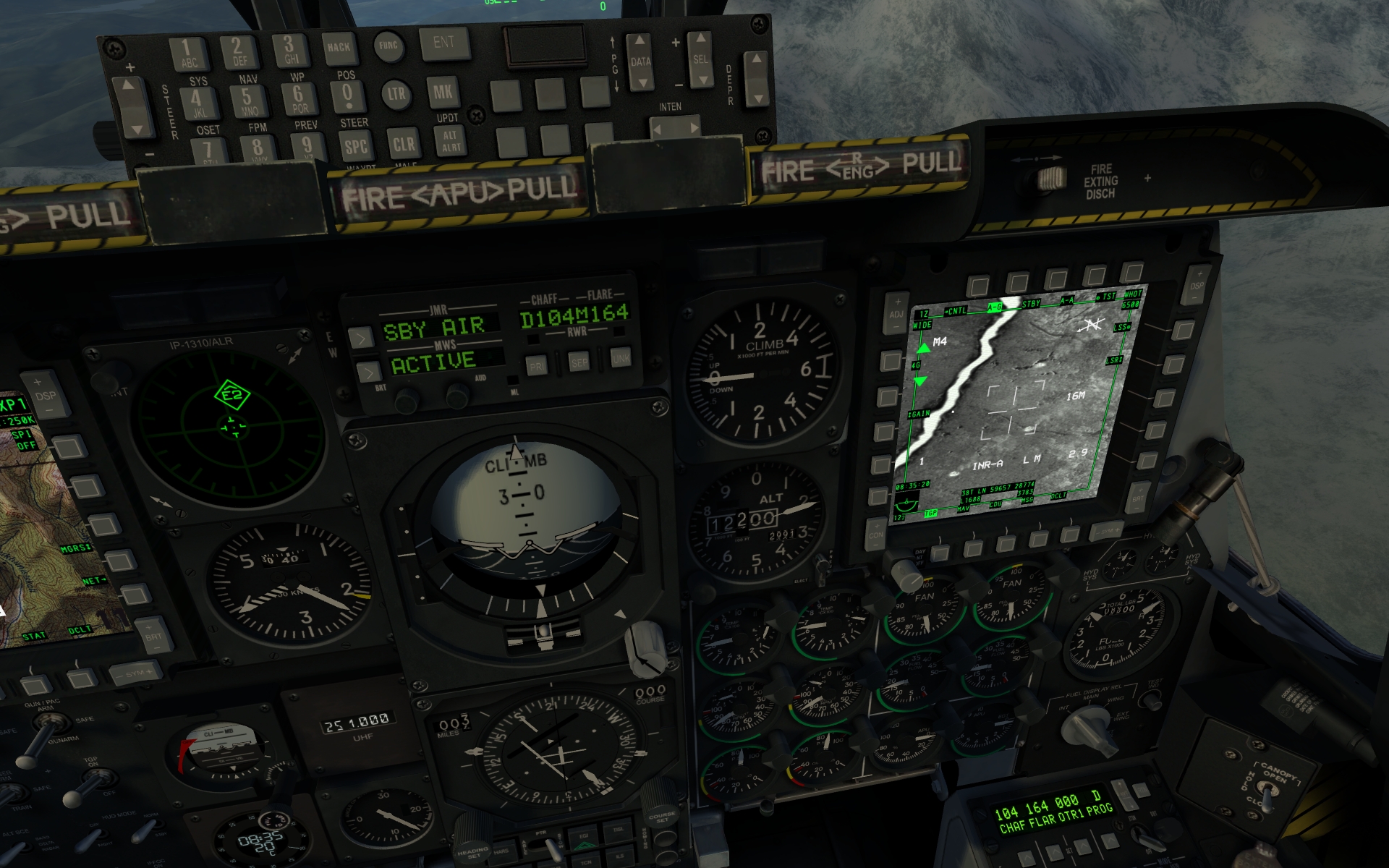Click the UFC MK mark button

point(443,93)
